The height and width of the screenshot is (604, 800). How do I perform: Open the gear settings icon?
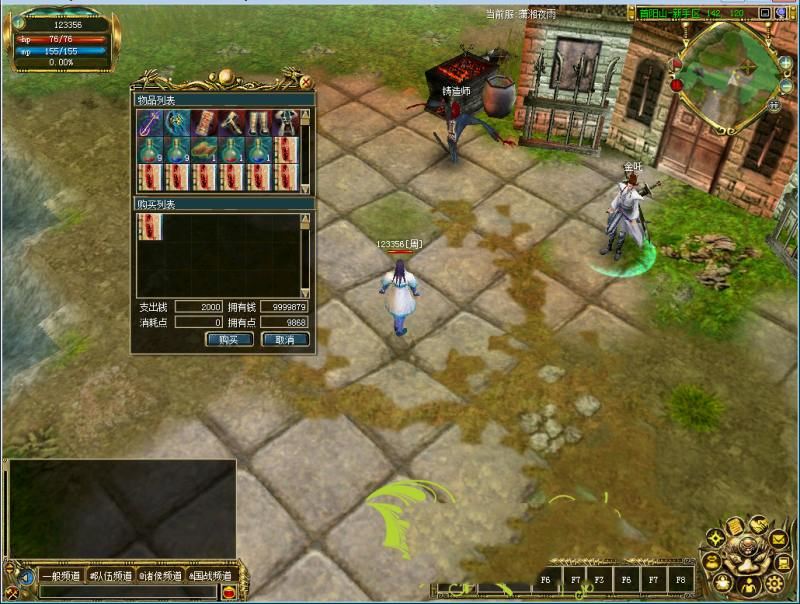point(774,583)
